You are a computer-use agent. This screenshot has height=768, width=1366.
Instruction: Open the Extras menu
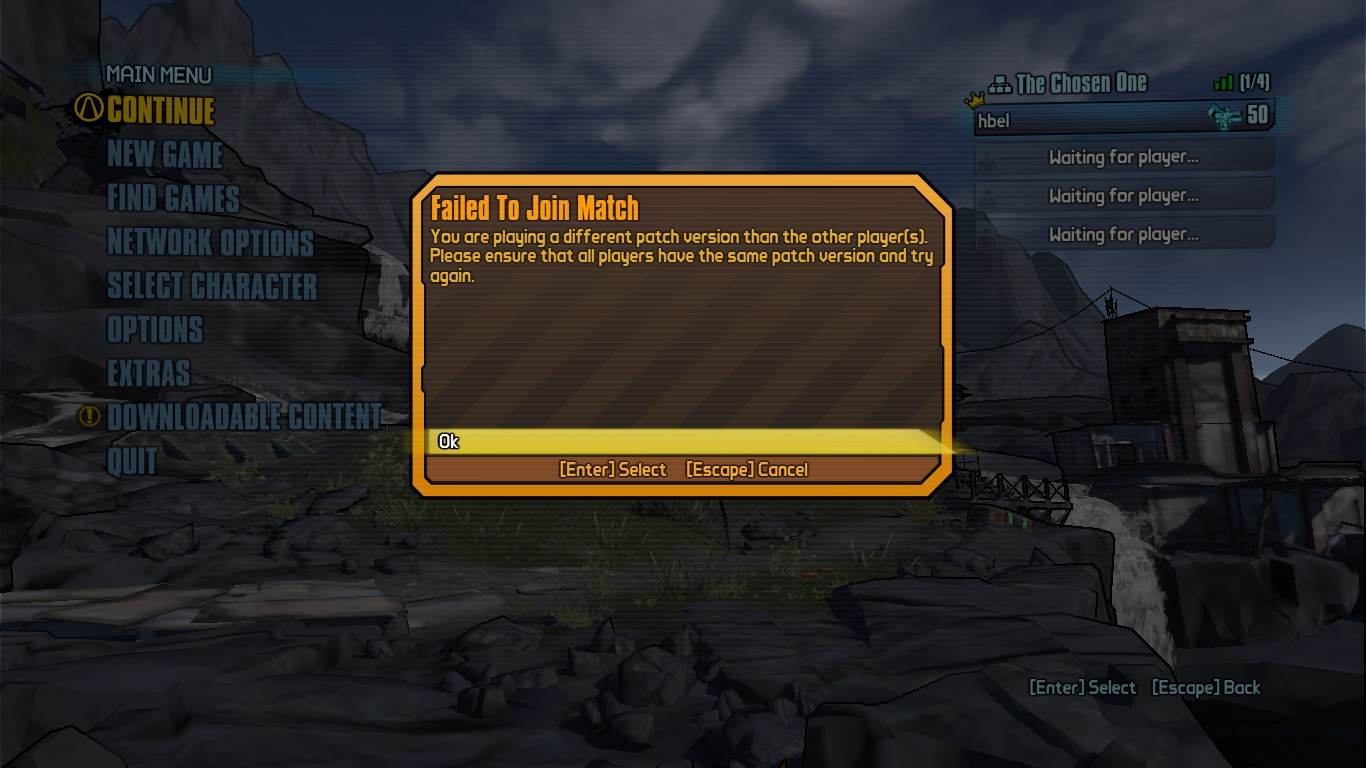click(148, 373)
